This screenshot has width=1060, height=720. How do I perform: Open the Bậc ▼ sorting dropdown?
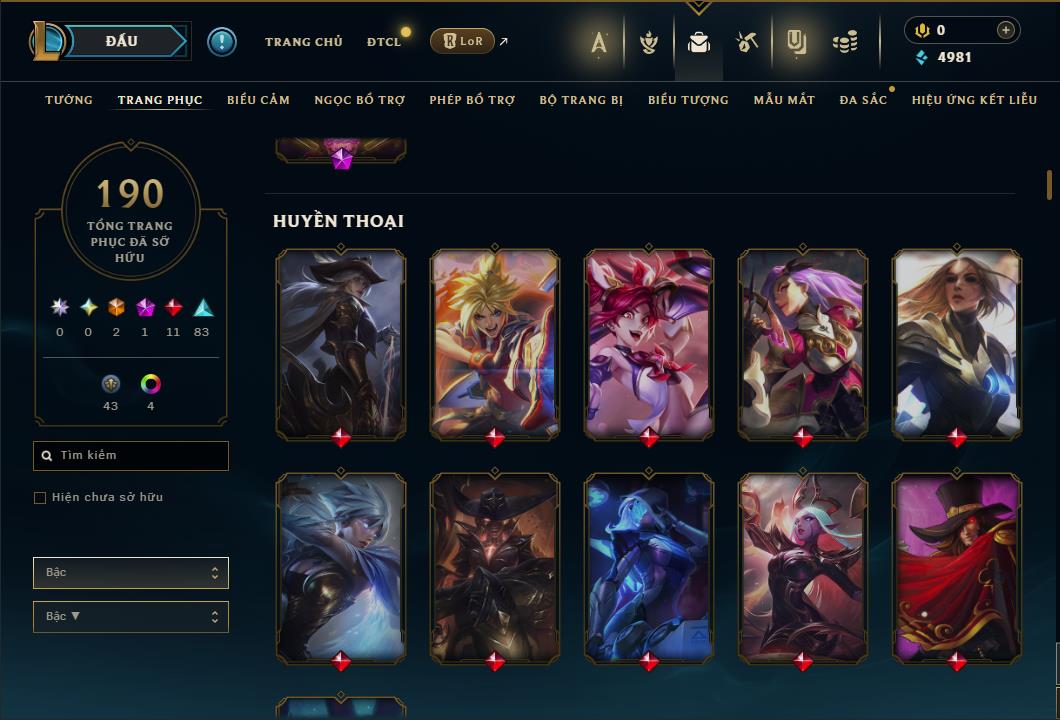click(x=131, y=617)
